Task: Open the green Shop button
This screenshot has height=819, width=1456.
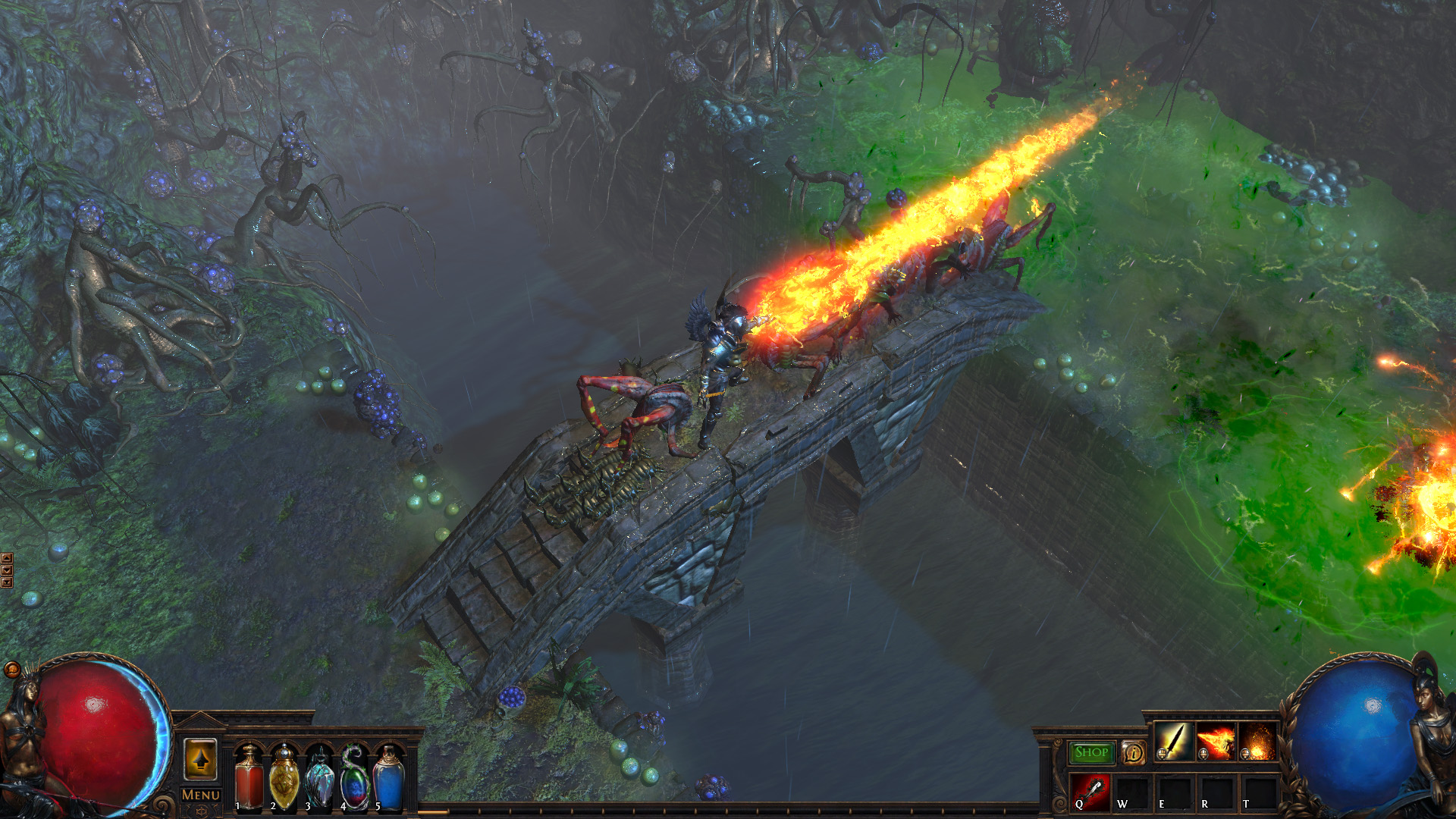Action: click(1091, 752)
